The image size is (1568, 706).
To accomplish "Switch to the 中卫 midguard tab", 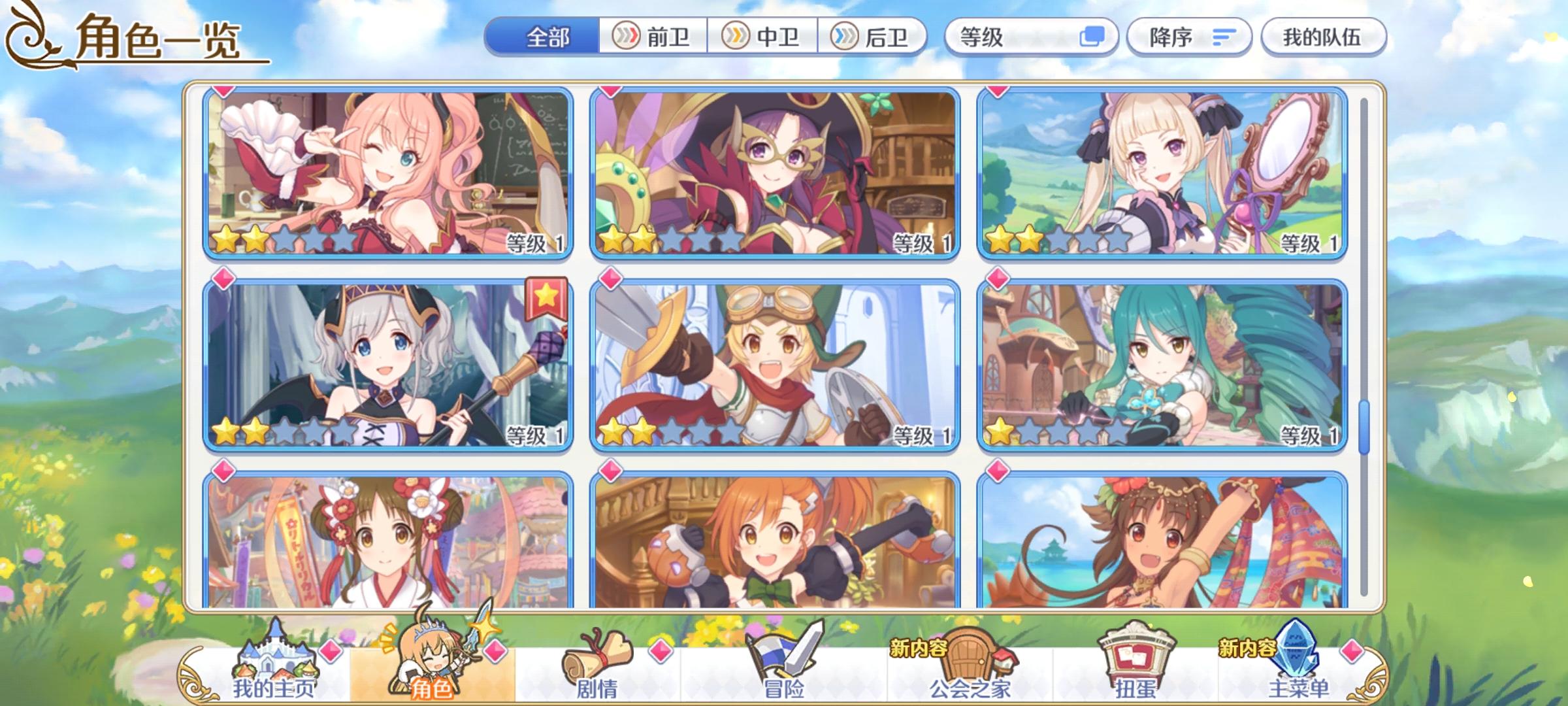I will click(764, 37).
